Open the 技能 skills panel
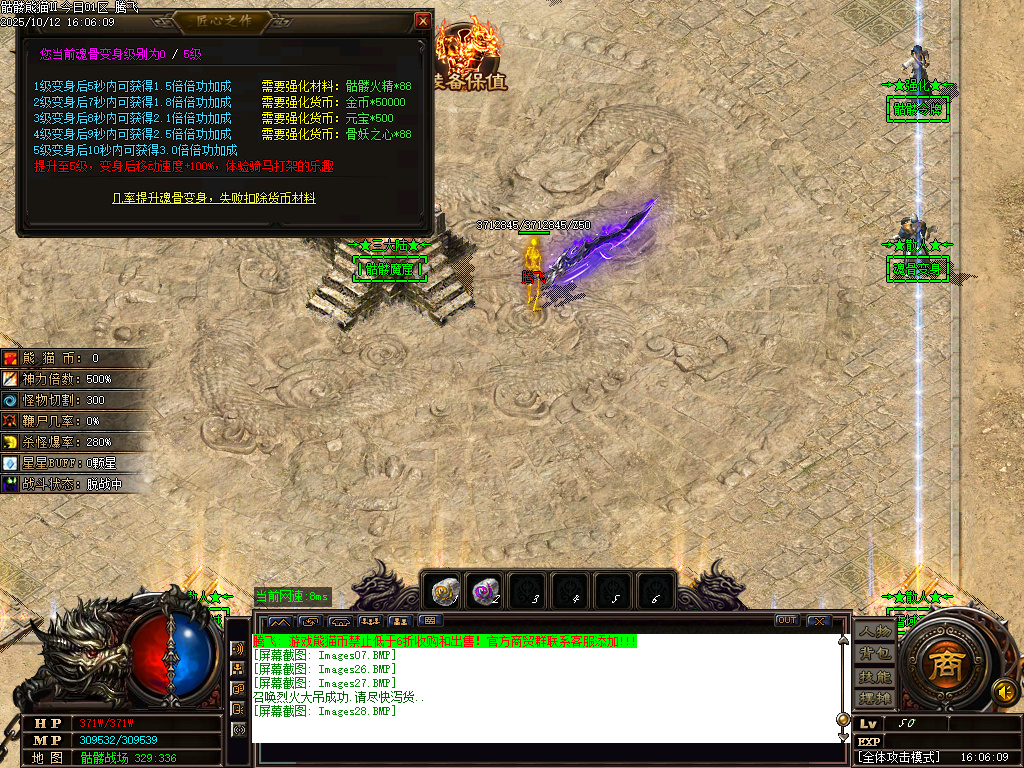 pyautogui.click(x=875, y=676)
